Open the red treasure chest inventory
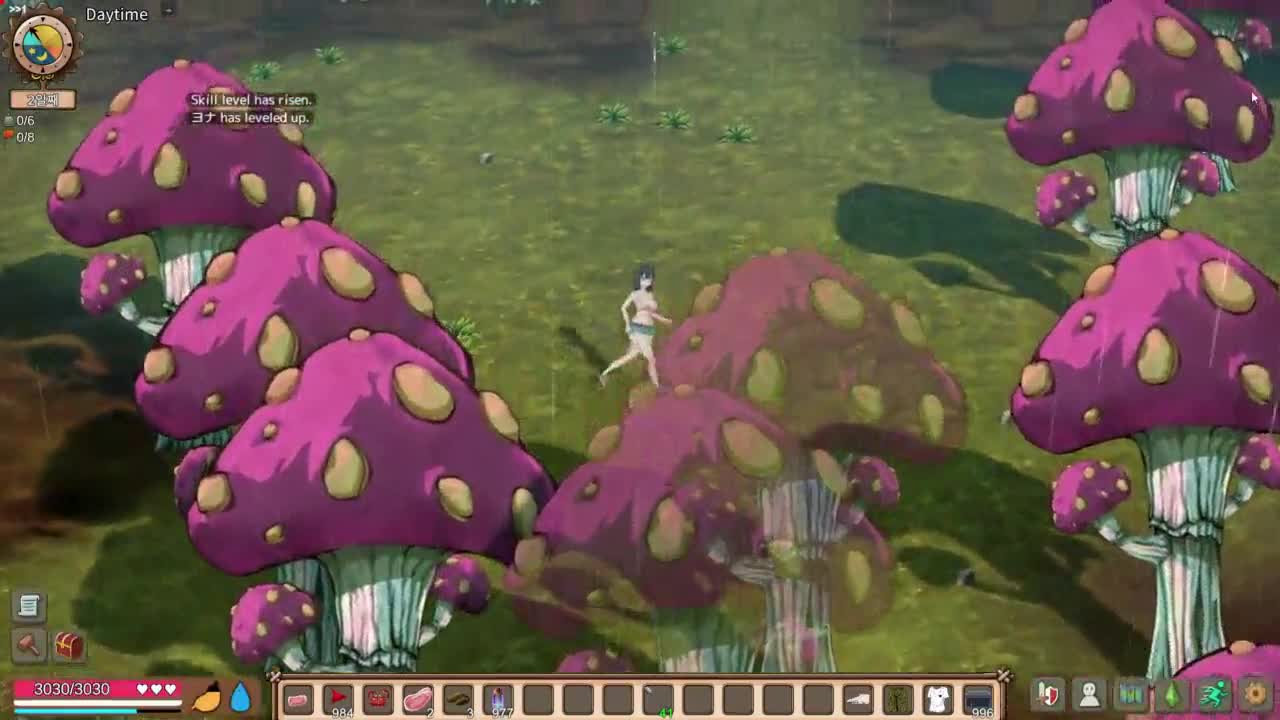 (69, 645)
